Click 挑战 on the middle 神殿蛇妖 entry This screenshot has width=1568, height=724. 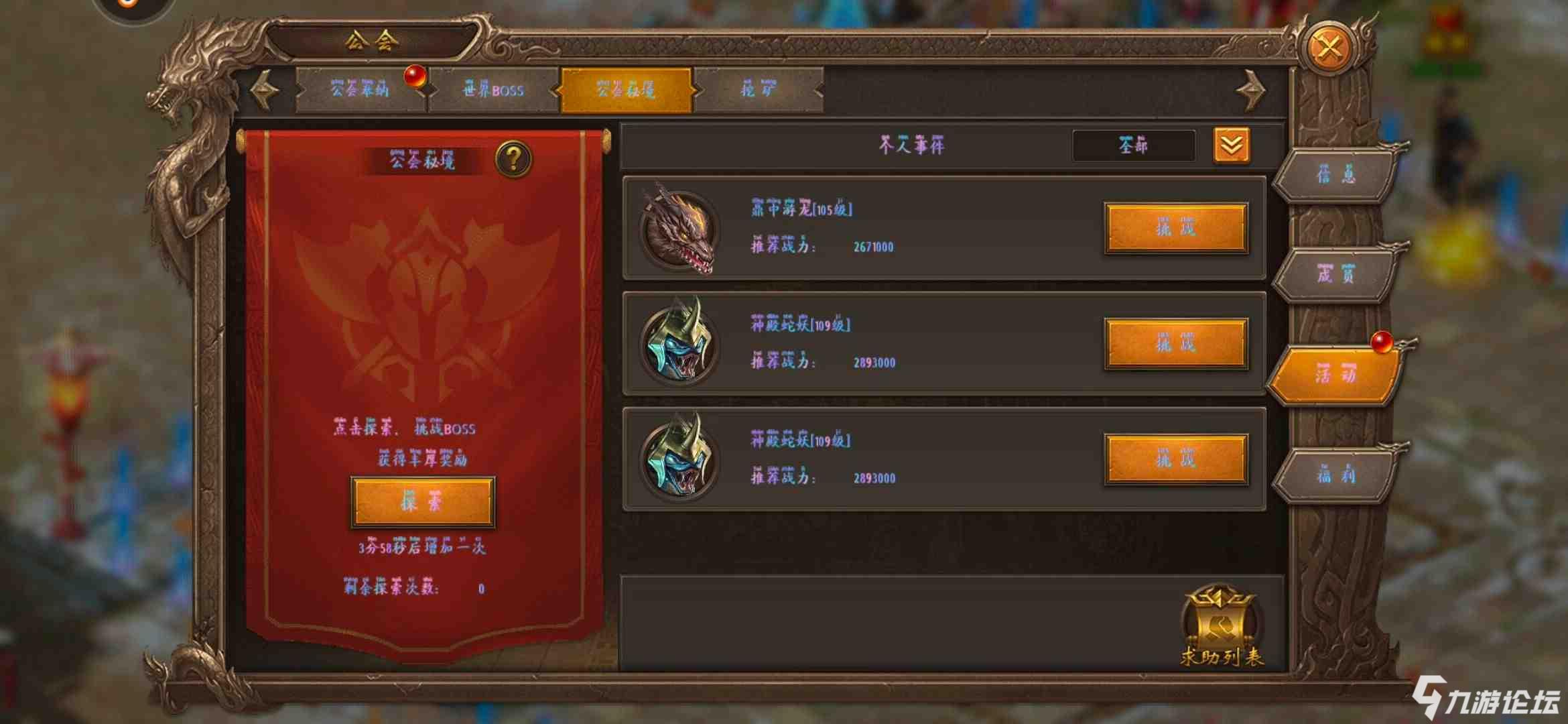click(1176, 344)
